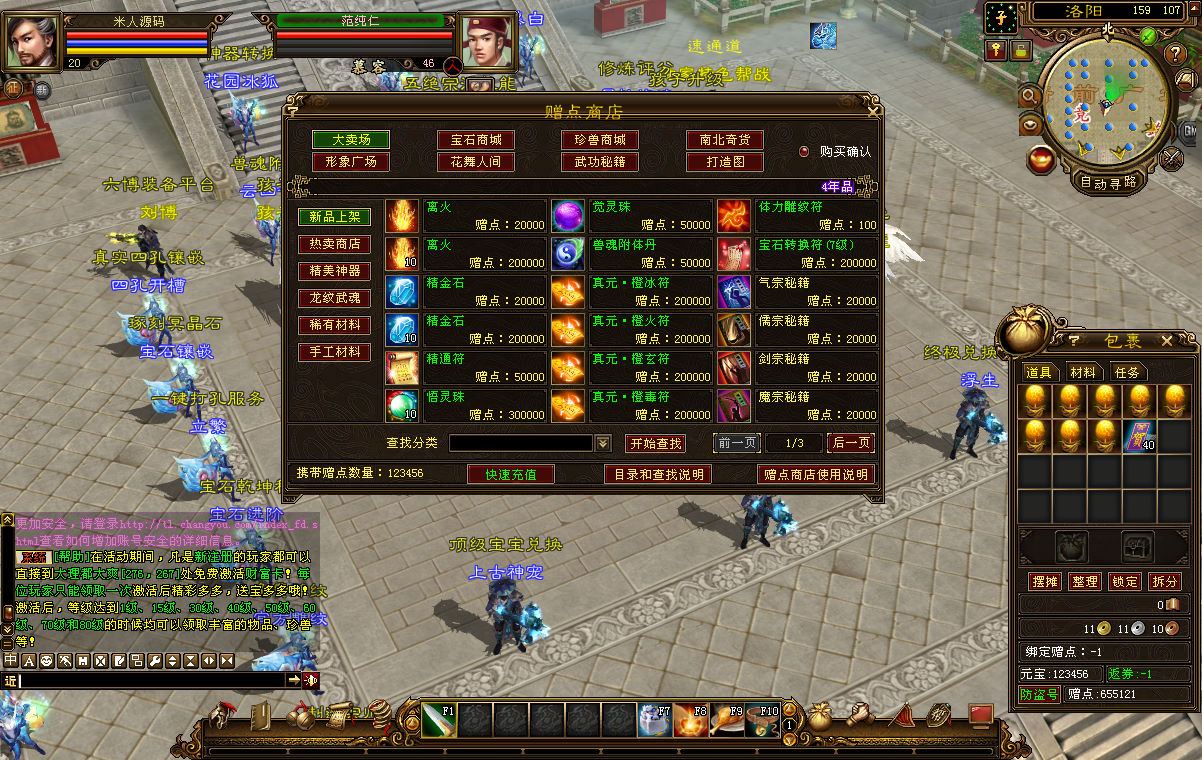Toggle the 购买确认 purchase confirmation option

[804, 152]
